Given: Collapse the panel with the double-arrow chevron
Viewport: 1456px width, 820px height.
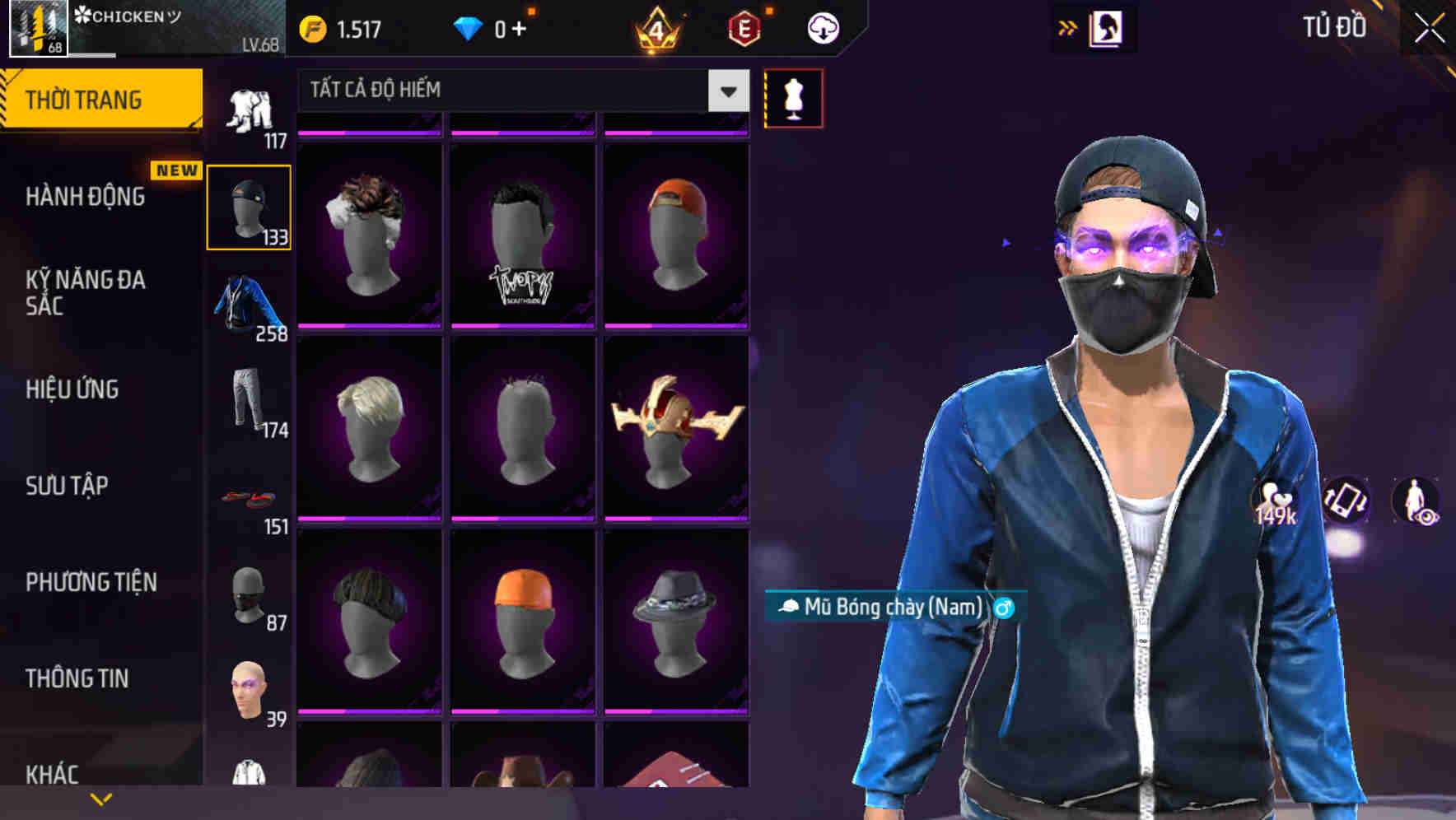Looking at the screenshot, I should pyautogui.click(x=1067, y=27).
